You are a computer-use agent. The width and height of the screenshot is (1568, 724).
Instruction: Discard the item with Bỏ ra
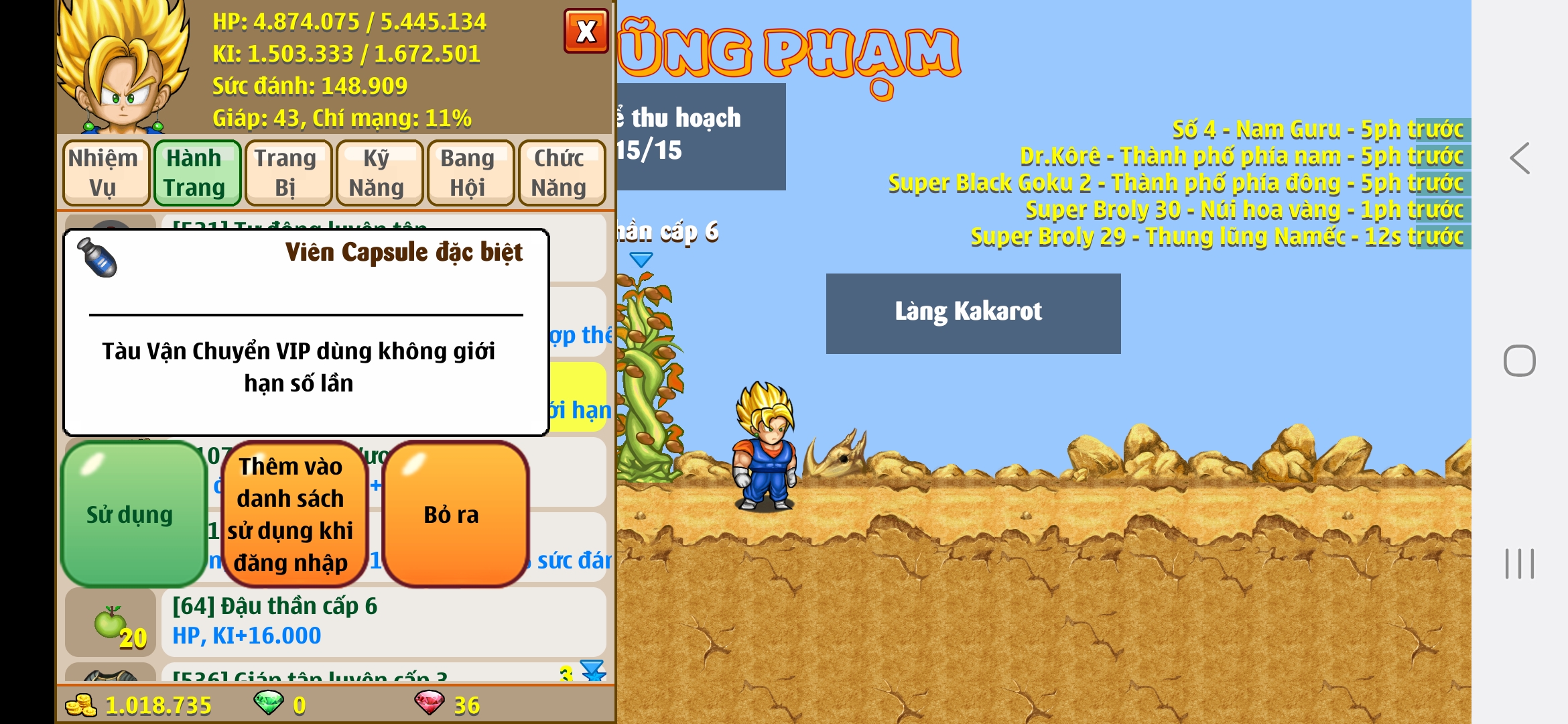tap(453, 514)
